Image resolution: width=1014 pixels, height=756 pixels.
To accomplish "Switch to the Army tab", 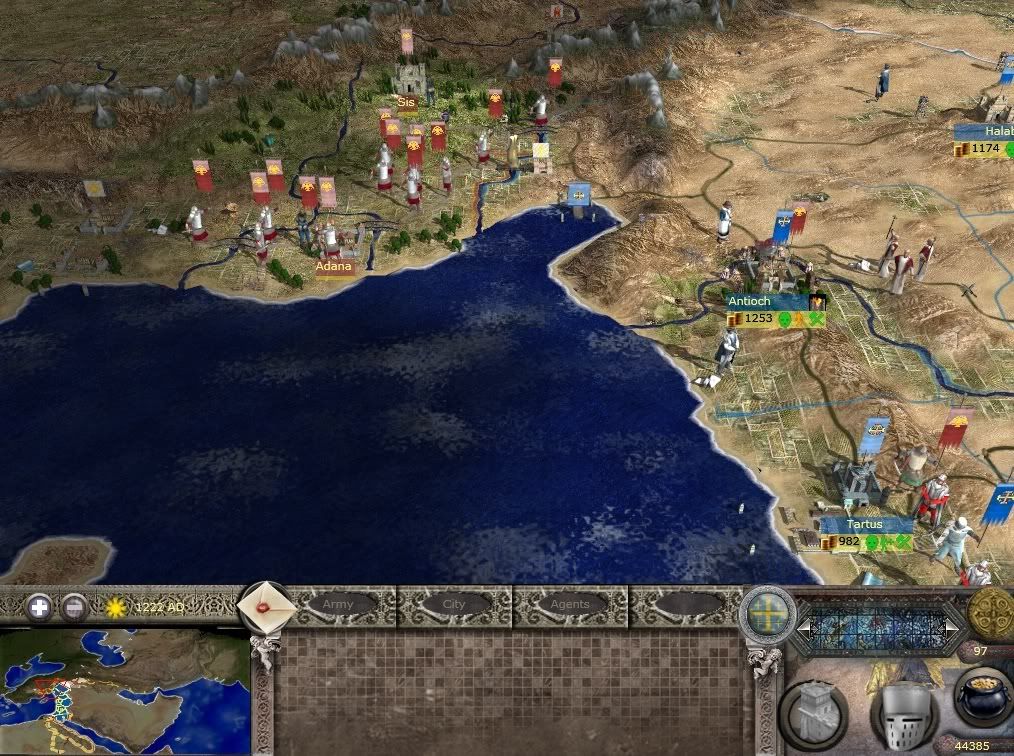I will (x=338, y=605).
